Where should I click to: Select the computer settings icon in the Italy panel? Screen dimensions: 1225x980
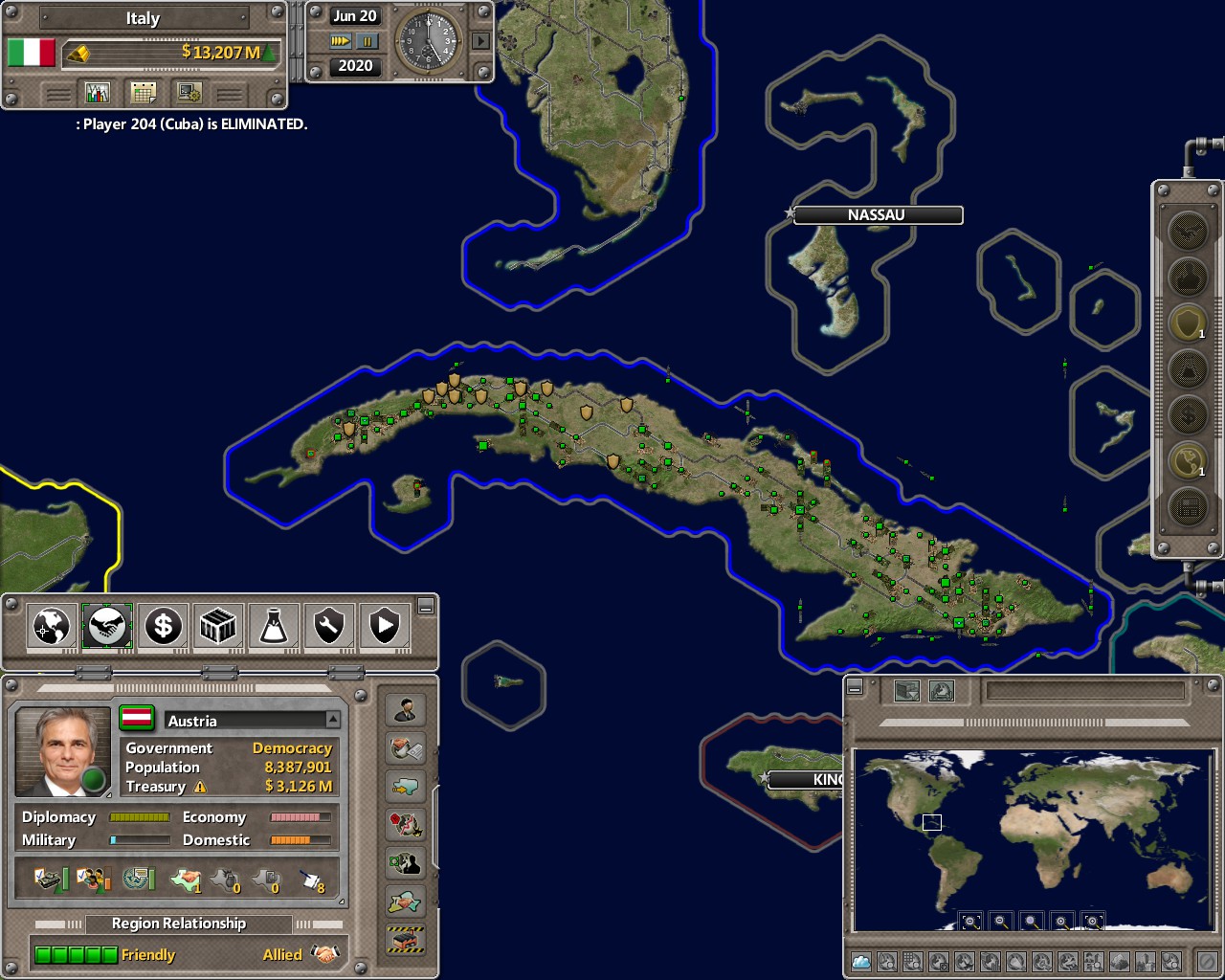coord(188,92)
